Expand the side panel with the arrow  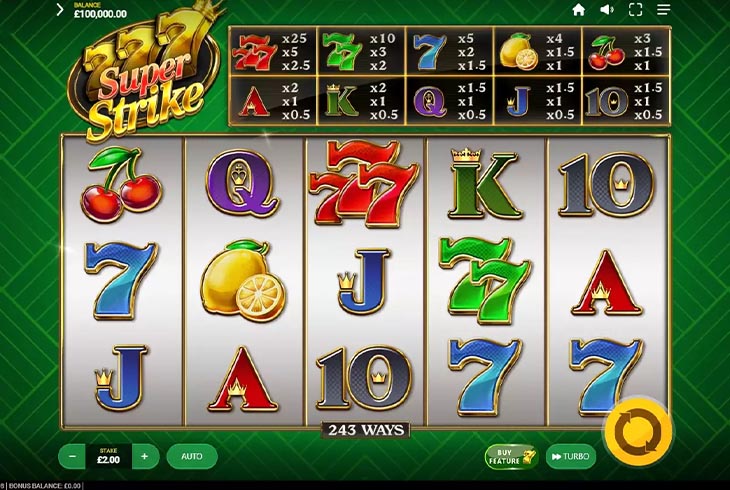coord(60,10)
